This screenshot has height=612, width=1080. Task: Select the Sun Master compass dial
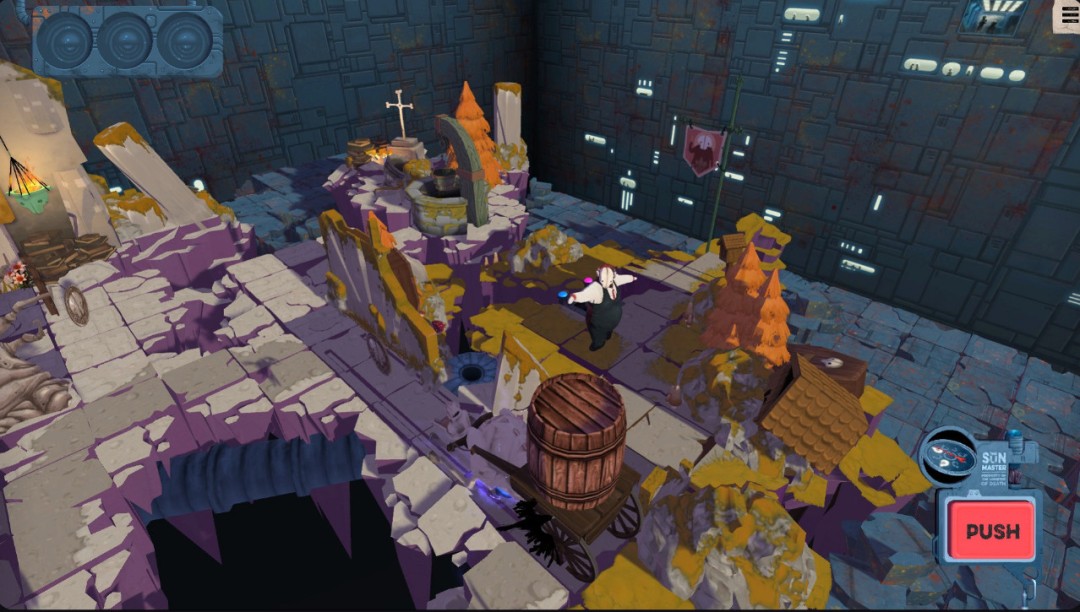pyautogui.click(x=947, y=457)
